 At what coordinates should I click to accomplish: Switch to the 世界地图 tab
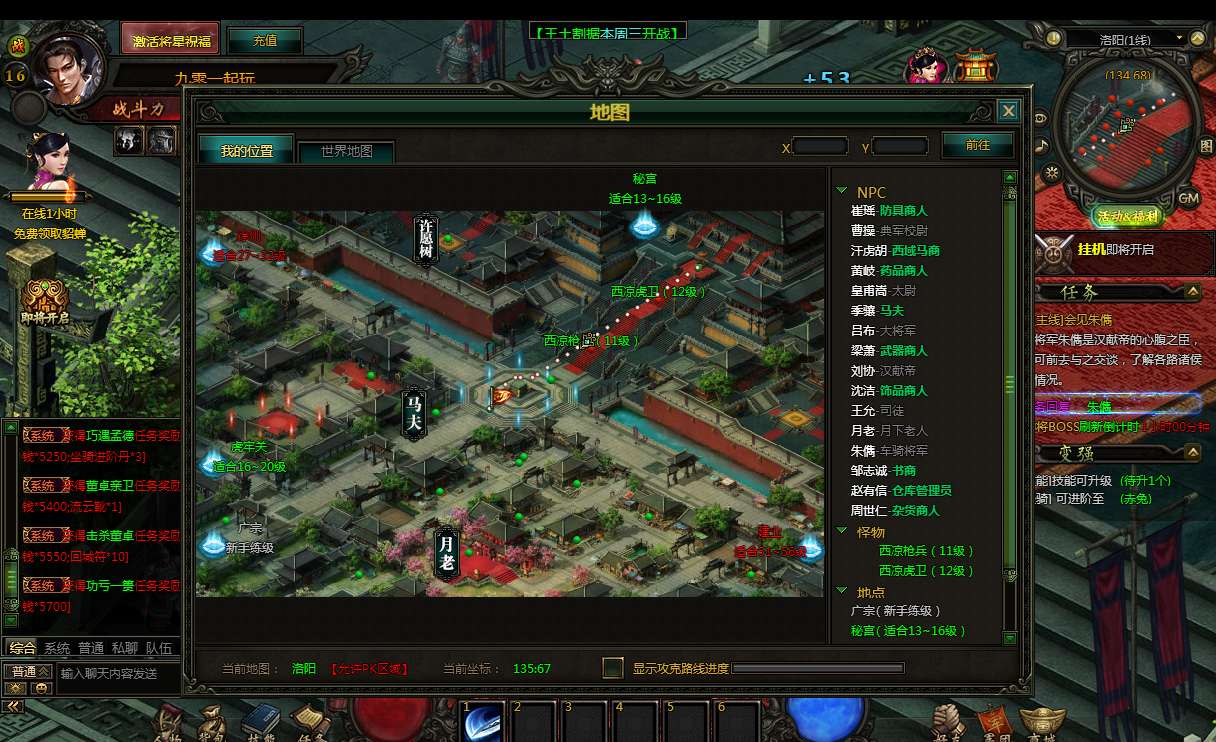point(346,151)
